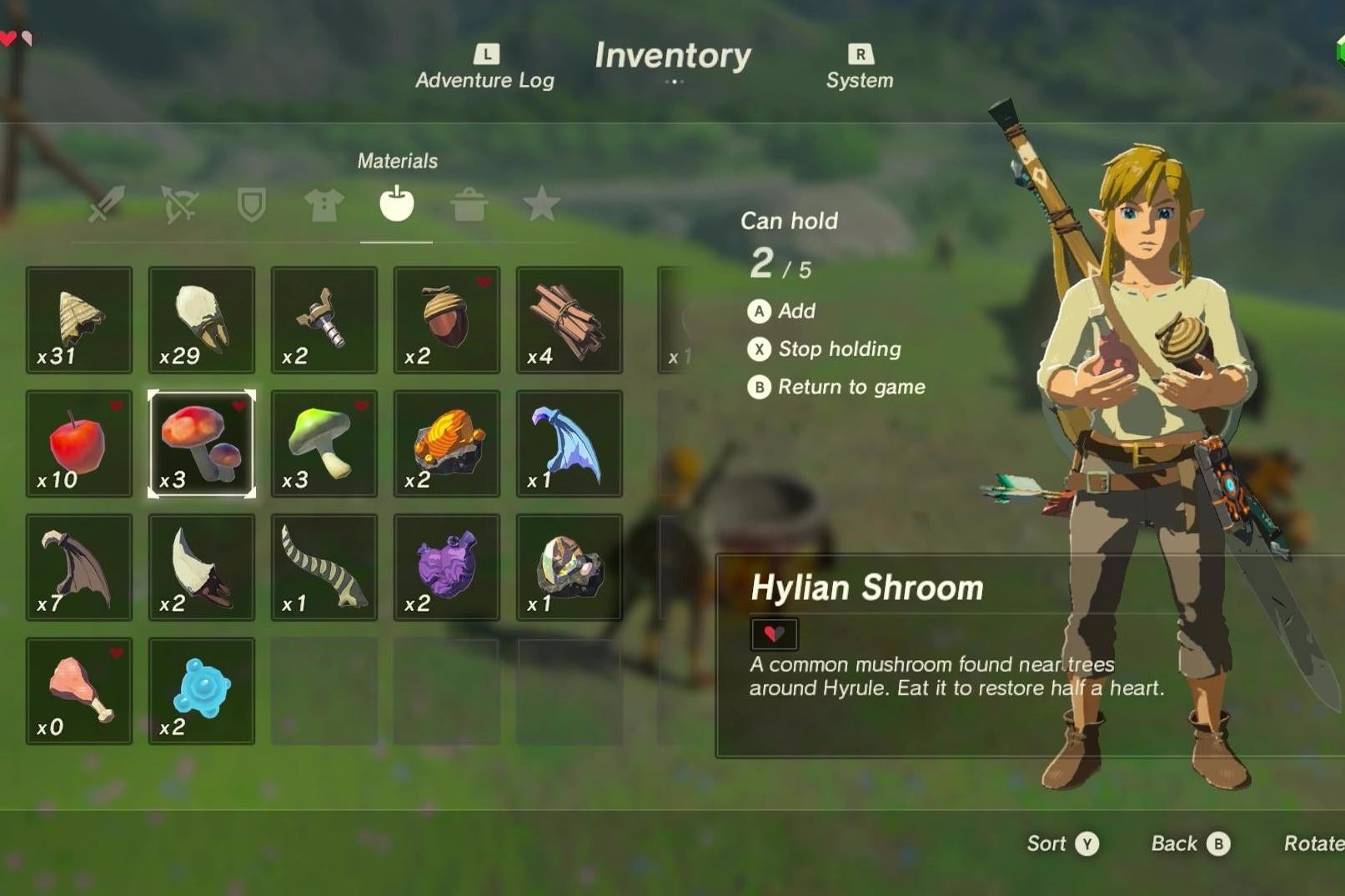
Task: Switch to the shields category
Action: pos(251,207)
